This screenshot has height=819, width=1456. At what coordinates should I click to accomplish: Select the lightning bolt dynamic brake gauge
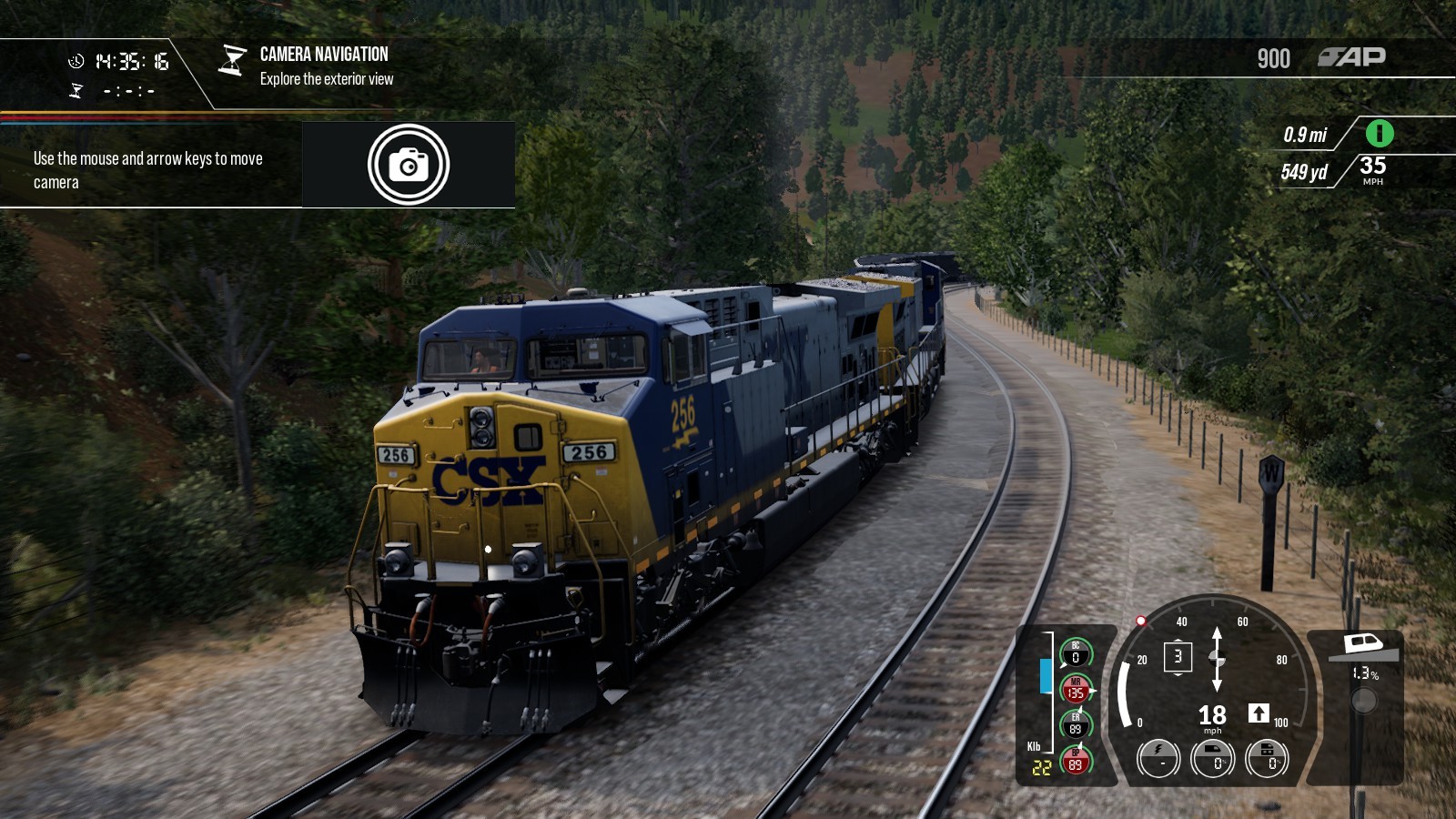(x=1158, y=757)
